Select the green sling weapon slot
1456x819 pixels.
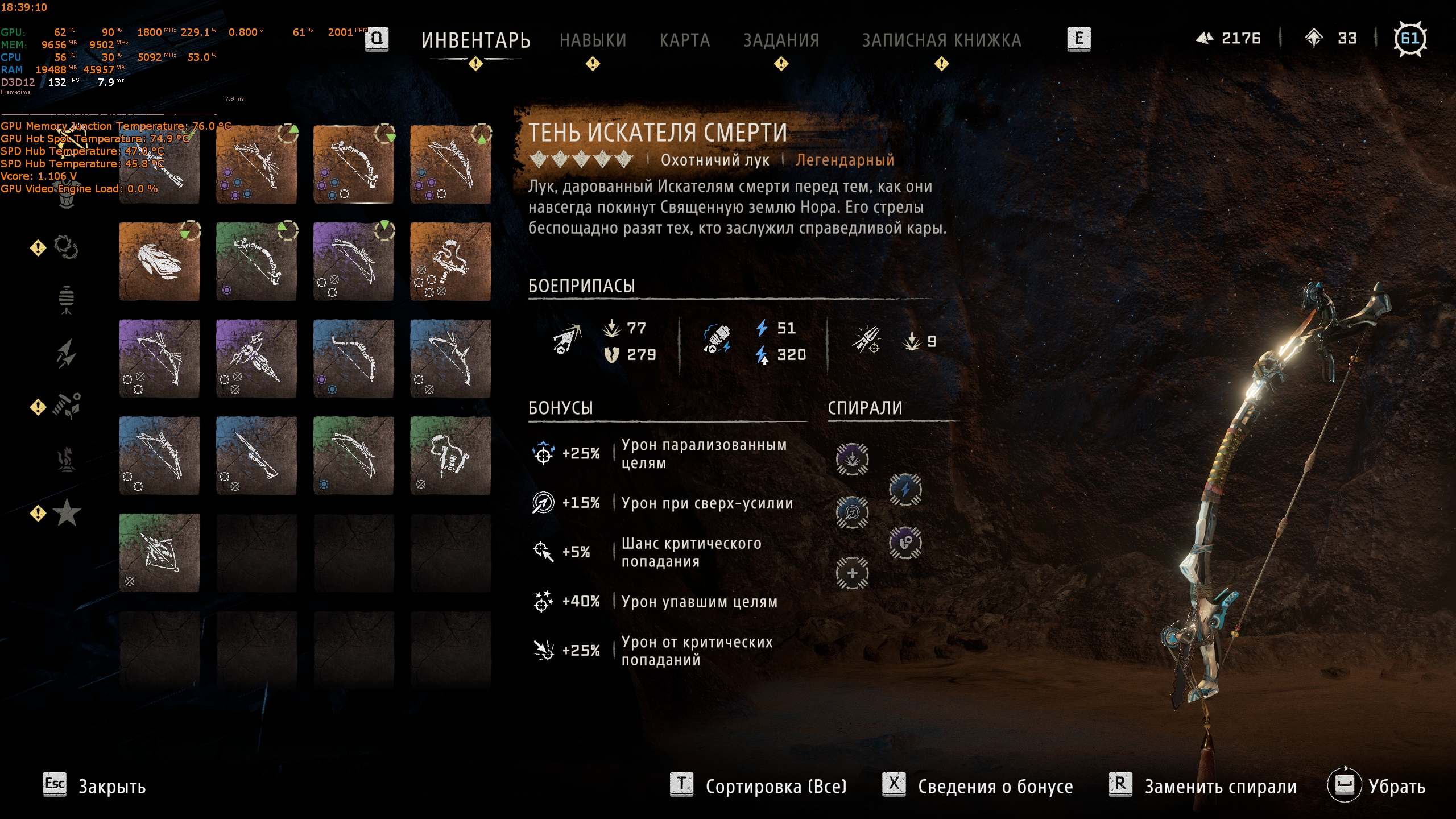click(450, 456)
